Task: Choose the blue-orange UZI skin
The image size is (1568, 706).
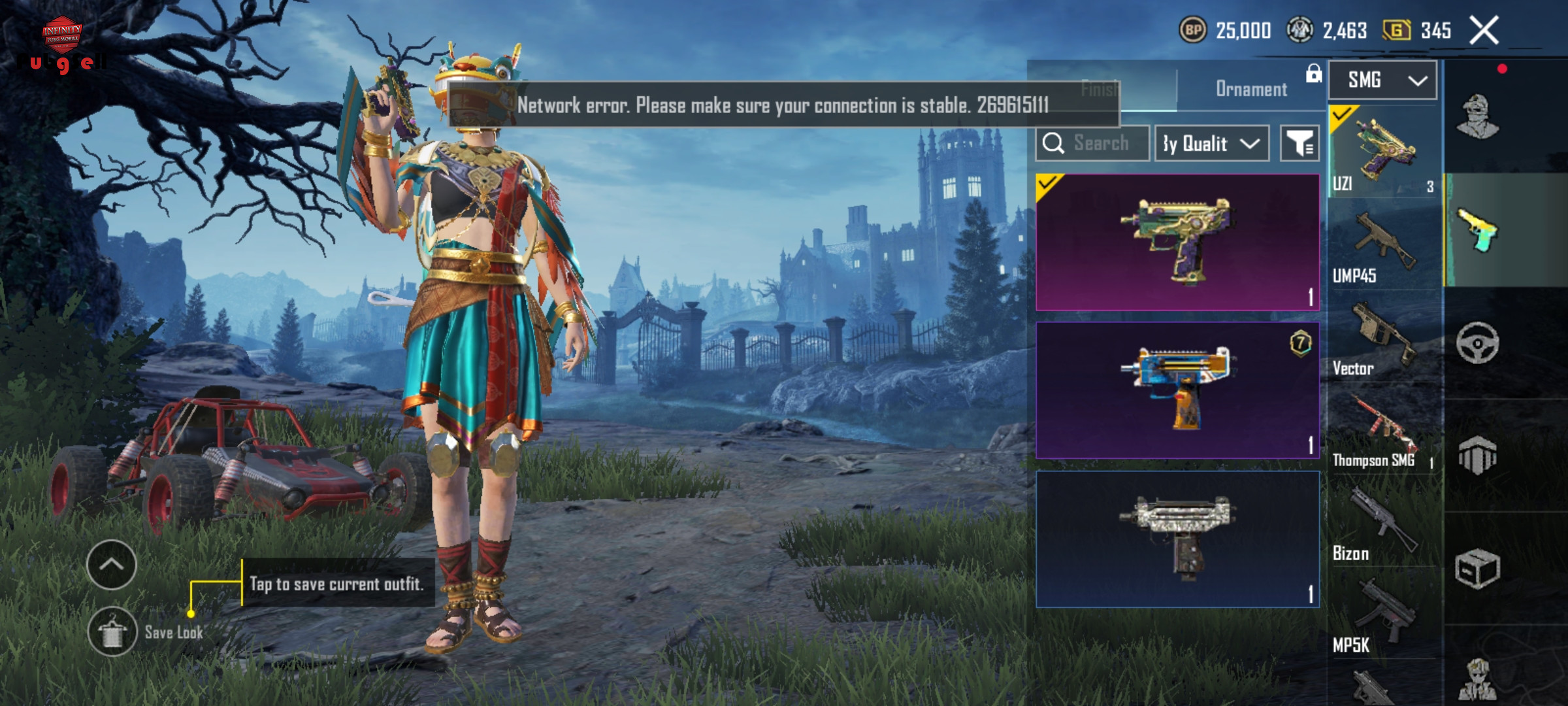Action: 1177,390
